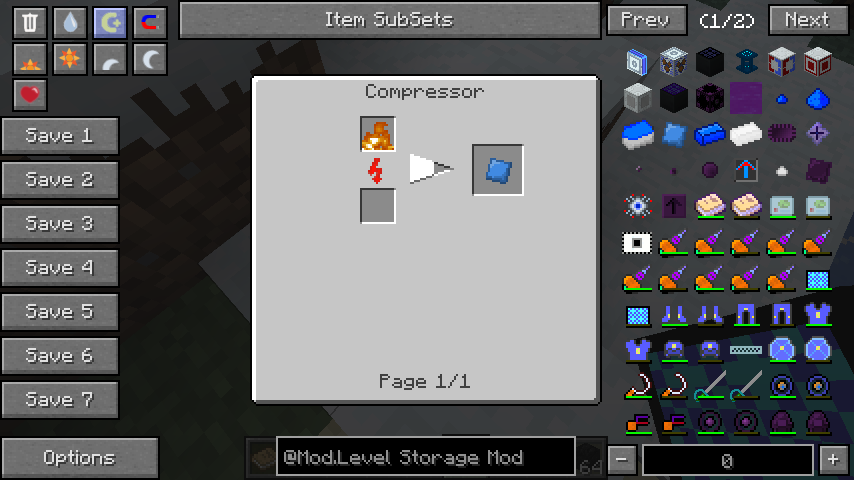Image resolution: width=854 pixels, height=480 pixels.
Task: Click the trash can delete-mode button
Action: click(30, 22)
